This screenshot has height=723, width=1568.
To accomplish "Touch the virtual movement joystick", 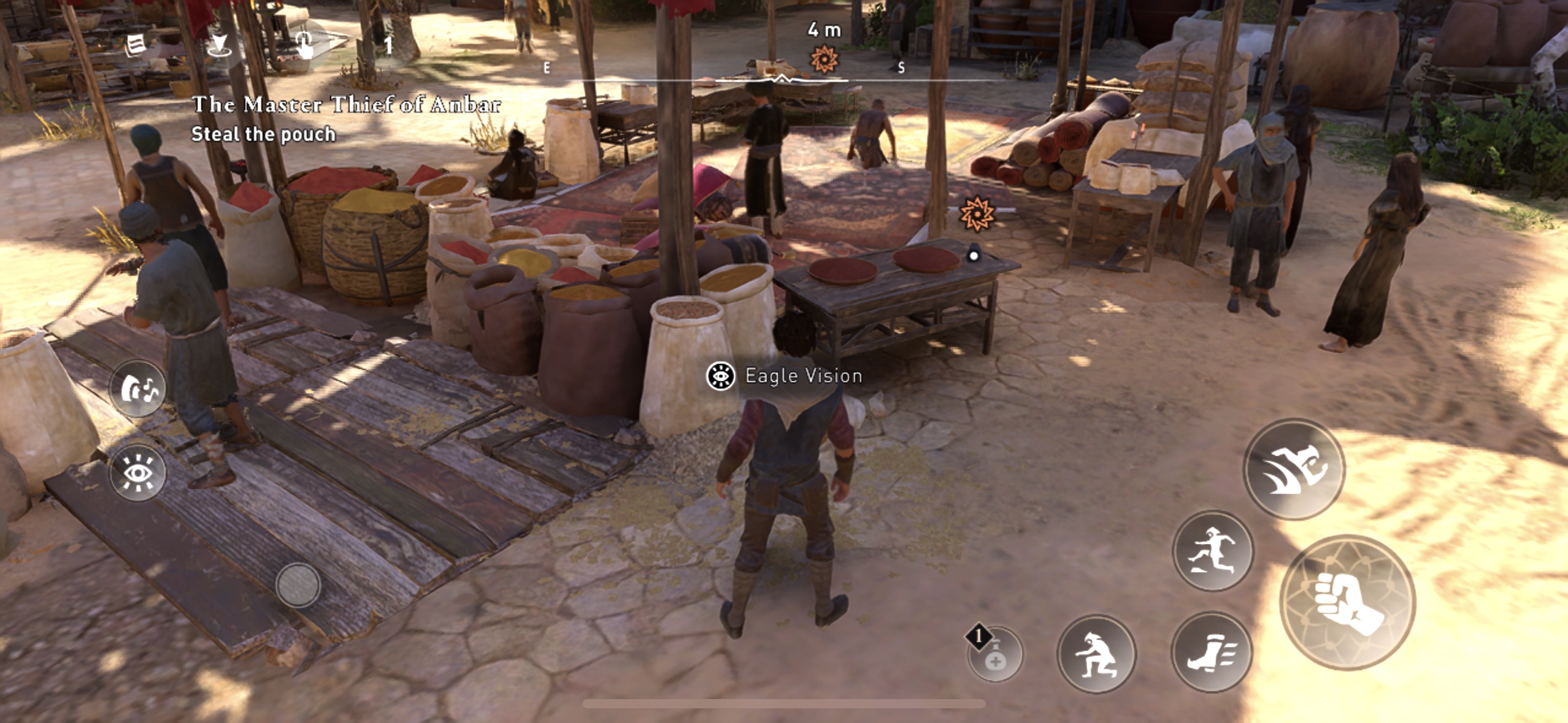I will (298, 585).
